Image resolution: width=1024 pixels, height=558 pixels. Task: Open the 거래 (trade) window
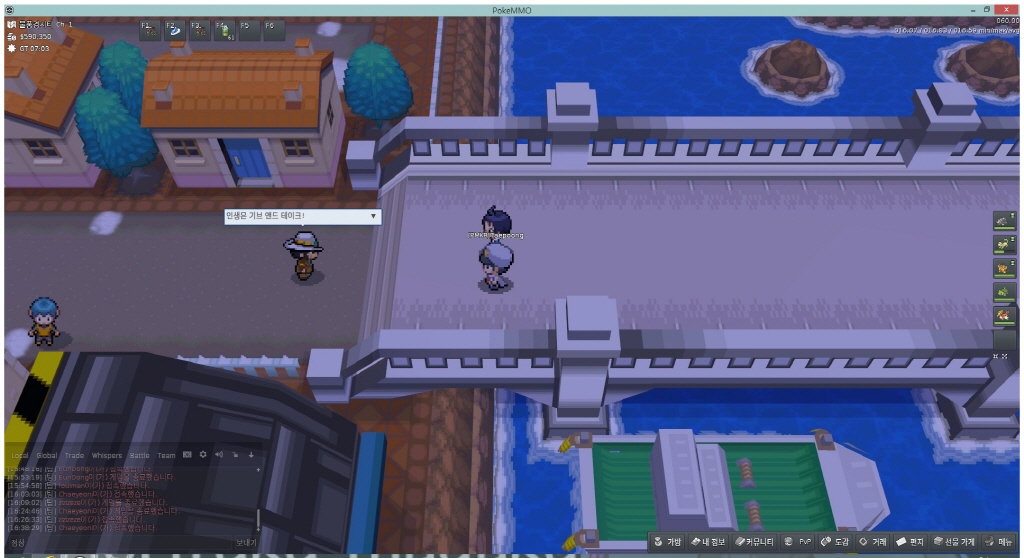(x=873, y=541)
